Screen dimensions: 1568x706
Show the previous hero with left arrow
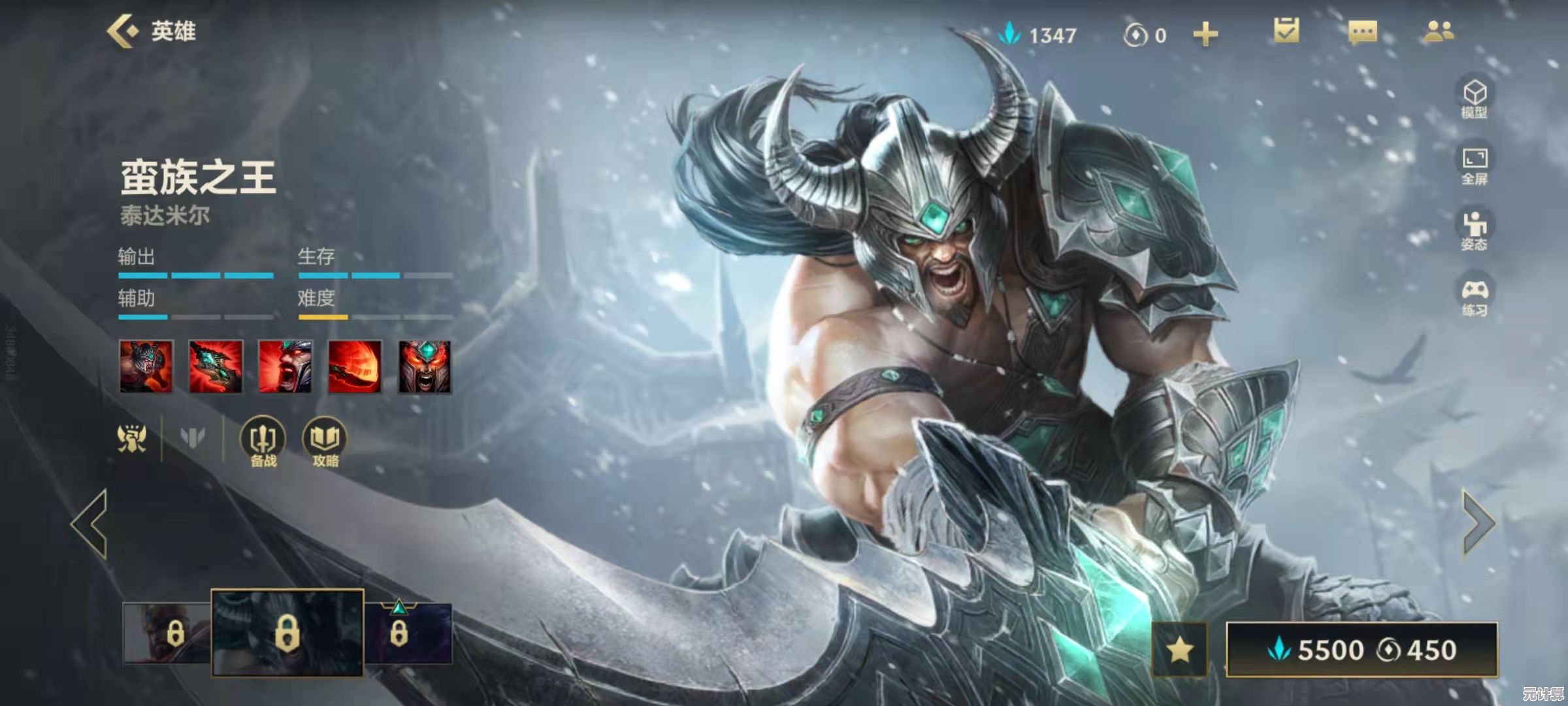pos(90,524)
